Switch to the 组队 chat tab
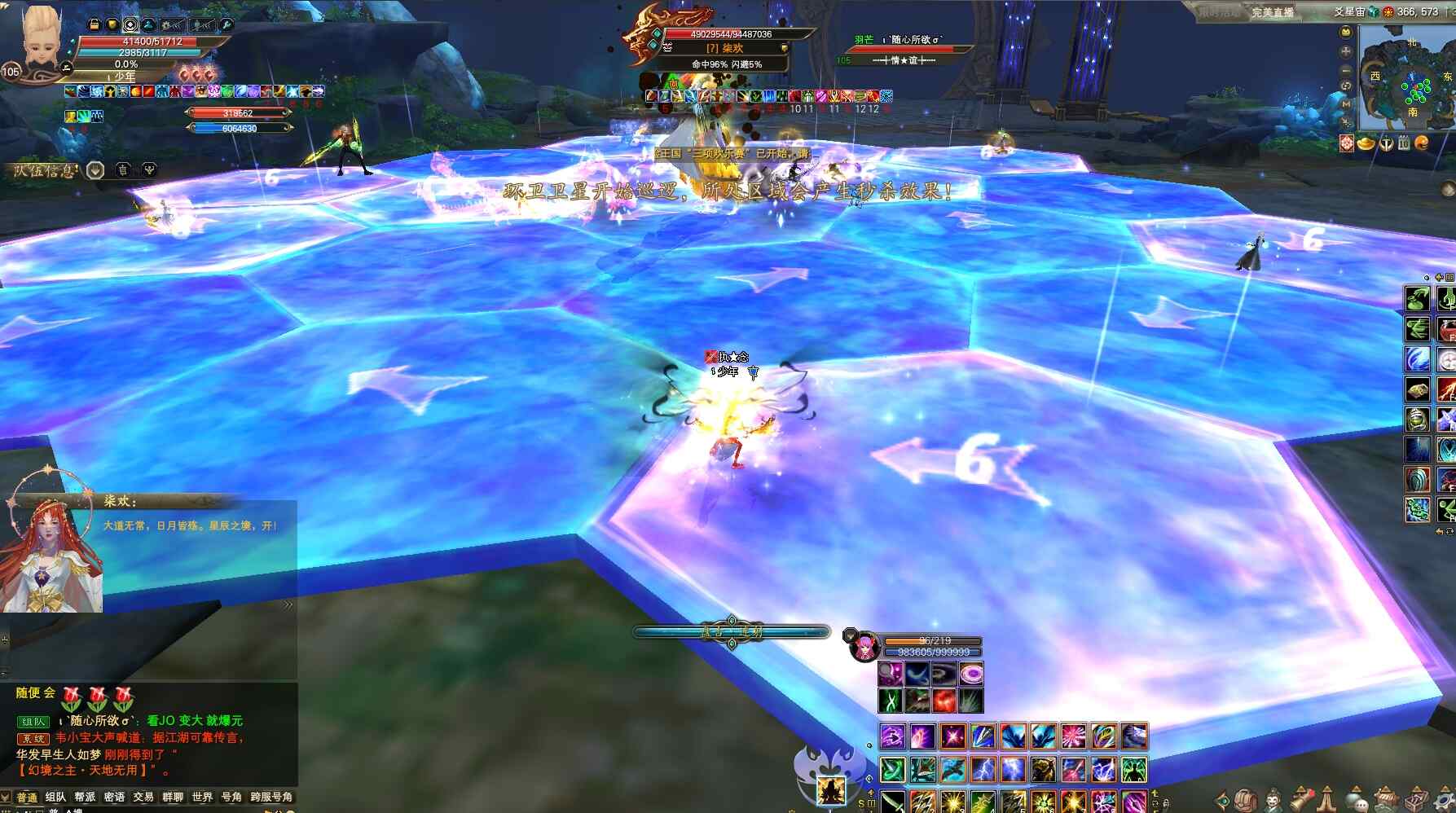The image size is (1456, 813). 55,797
